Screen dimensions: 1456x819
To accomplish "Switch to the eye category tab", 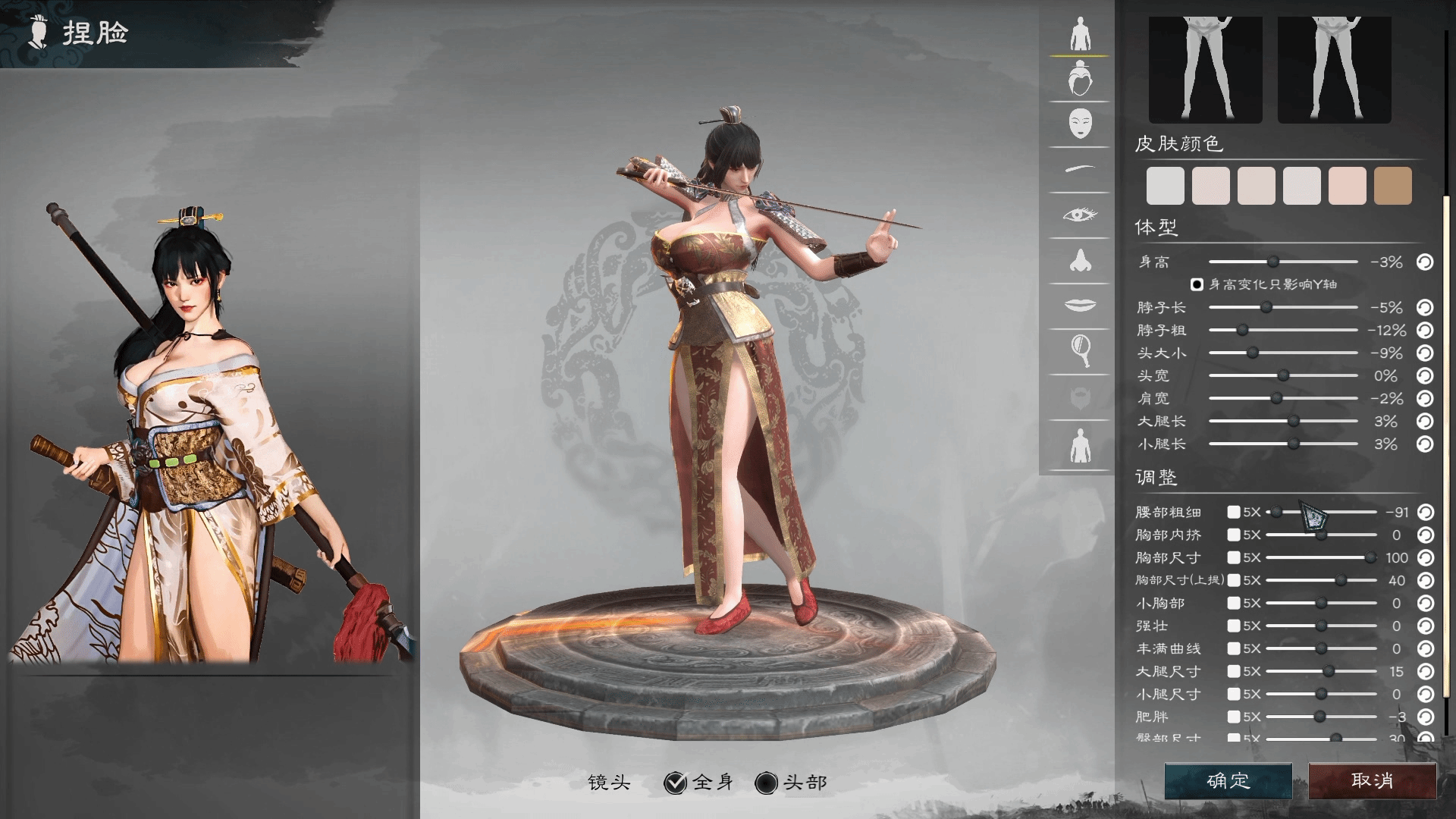I will [x=1080, y=215].
